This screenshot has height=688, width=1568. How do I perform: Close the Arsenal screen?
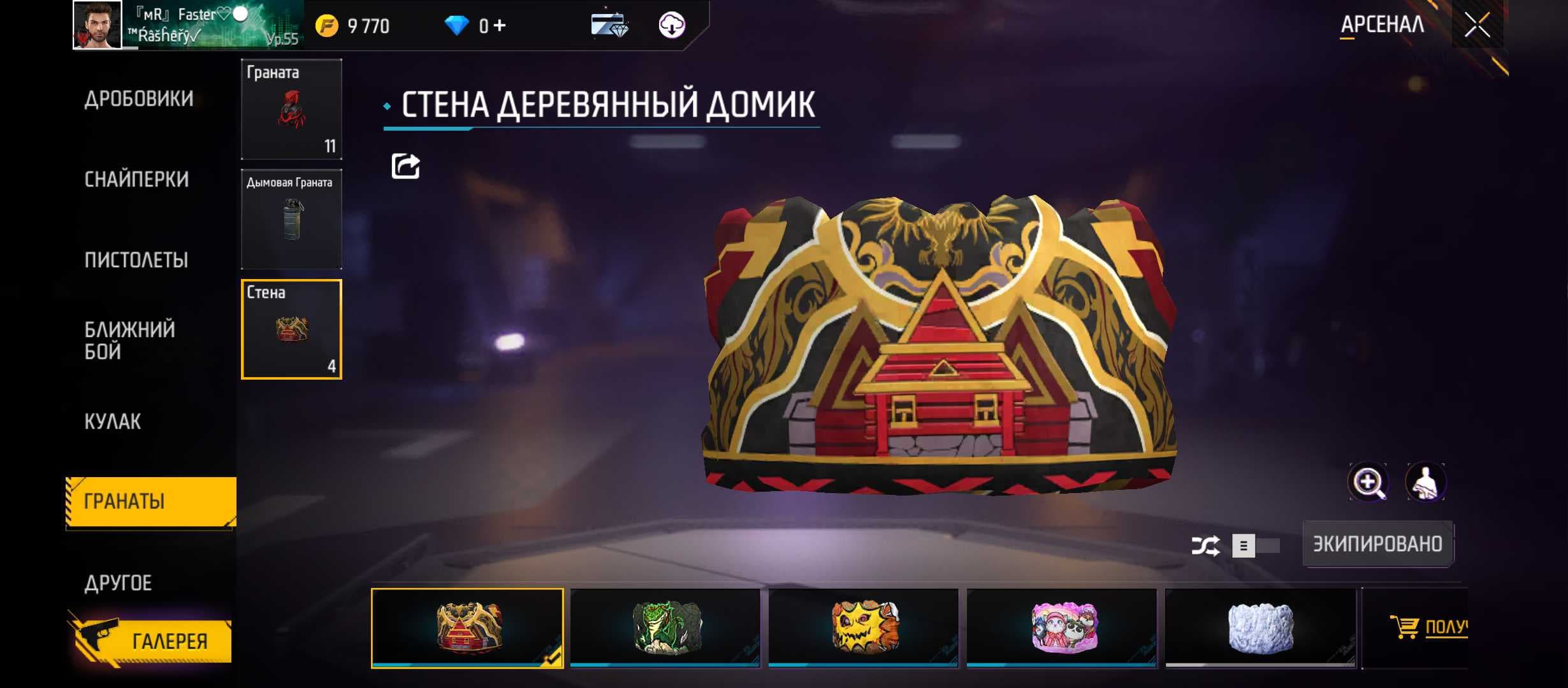[x=1477, y=25]
